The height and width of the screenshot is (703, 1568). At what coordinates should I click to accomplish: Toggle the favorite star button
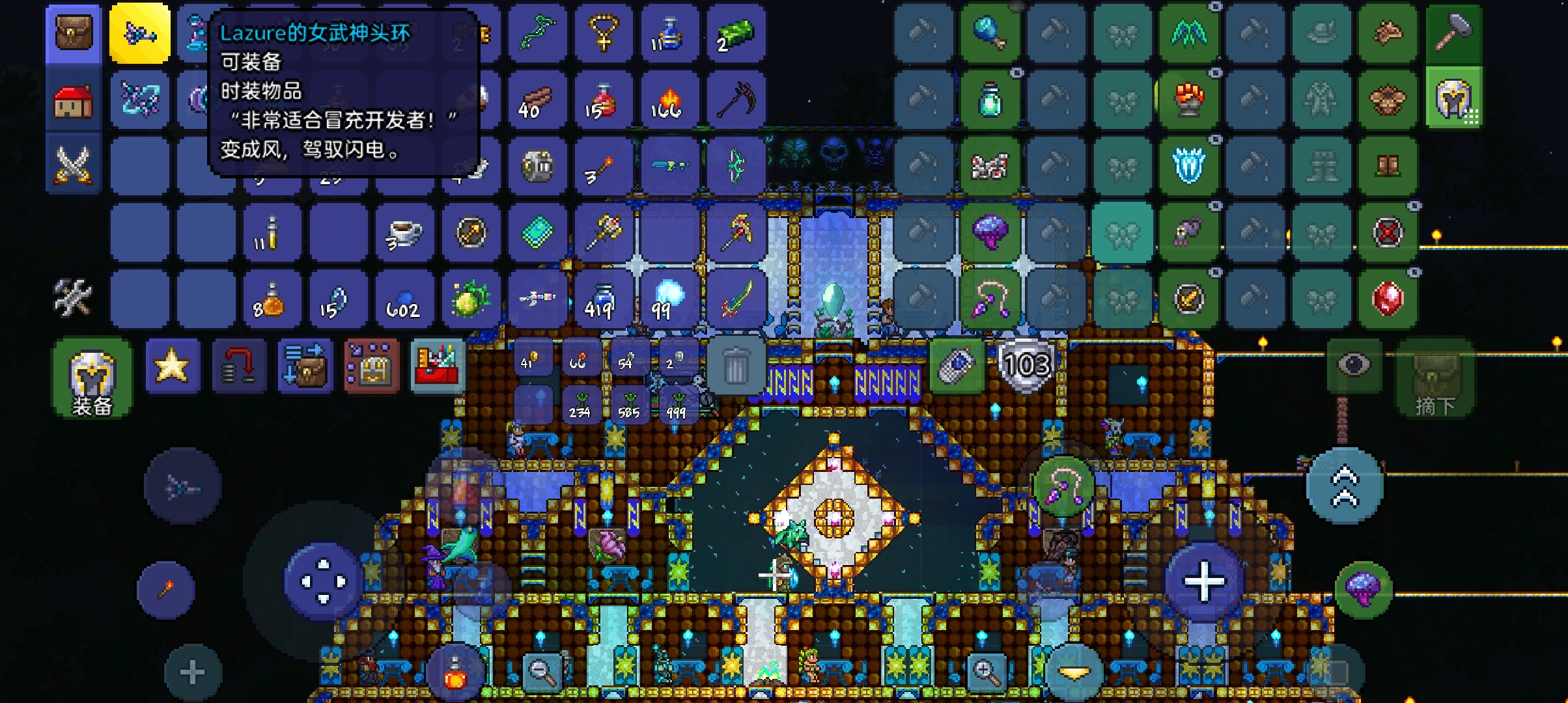click(172, 366)
